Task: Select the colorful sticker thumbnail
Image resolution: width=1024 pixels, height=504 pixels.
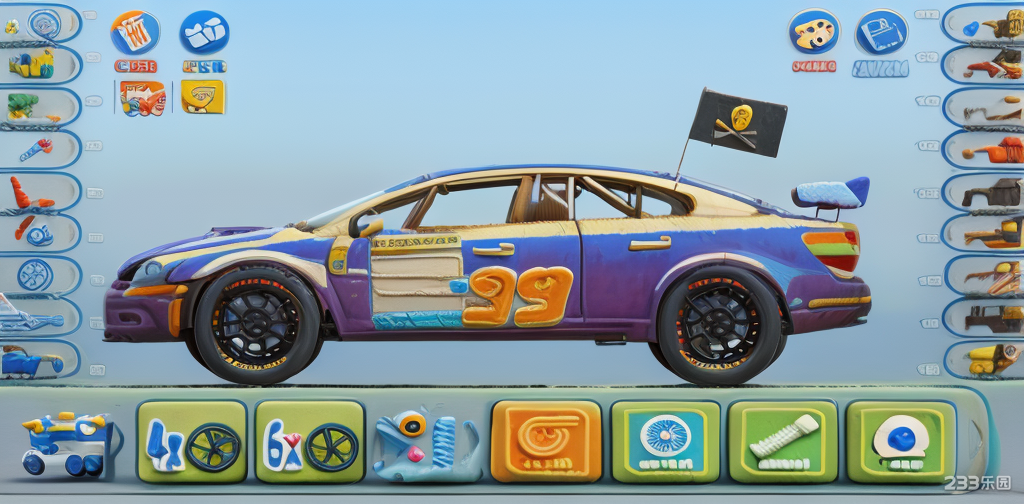Action: pos(142,98)
